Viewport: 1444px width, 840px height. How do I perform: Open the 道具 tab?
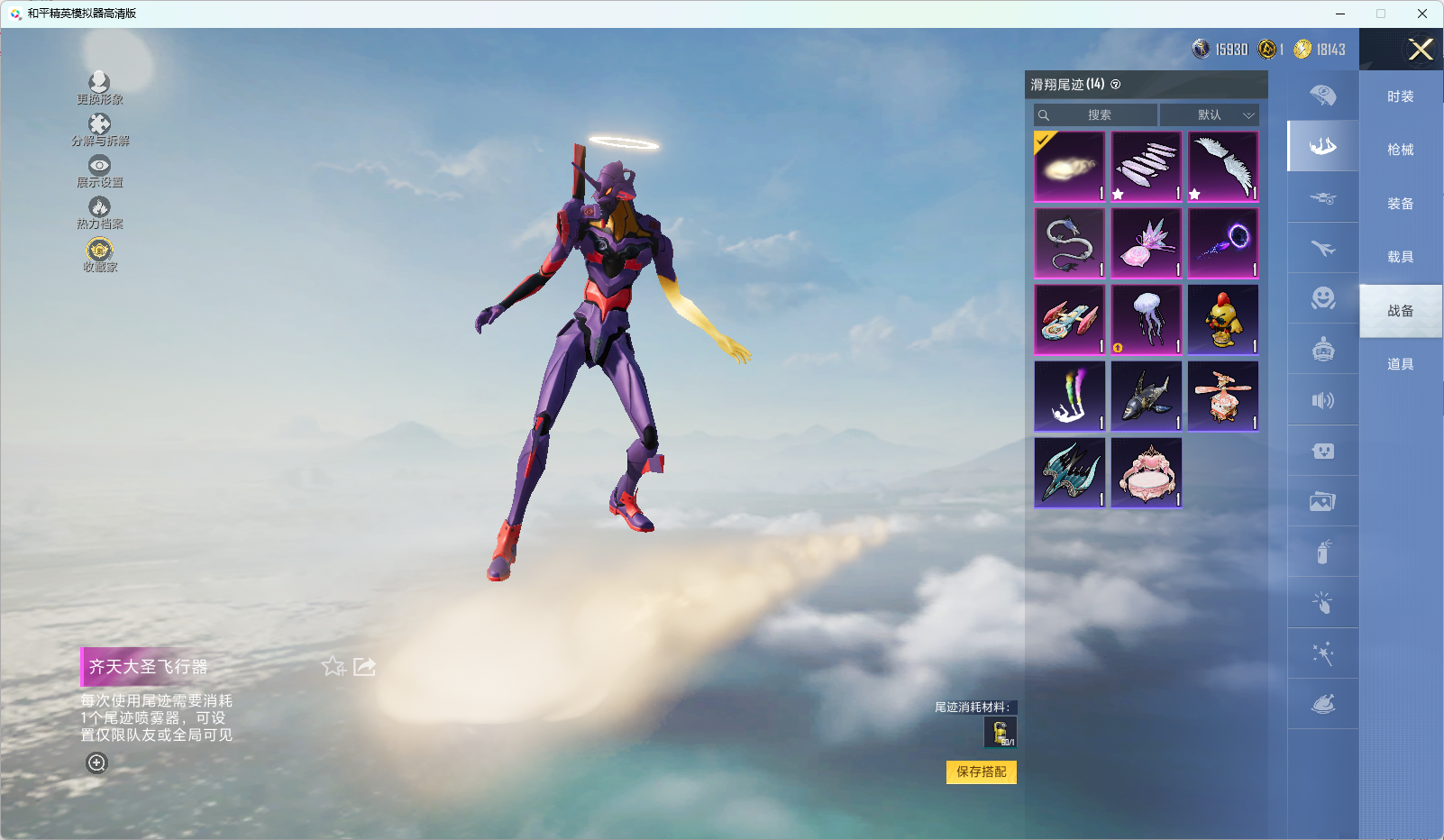point(1400,364)
